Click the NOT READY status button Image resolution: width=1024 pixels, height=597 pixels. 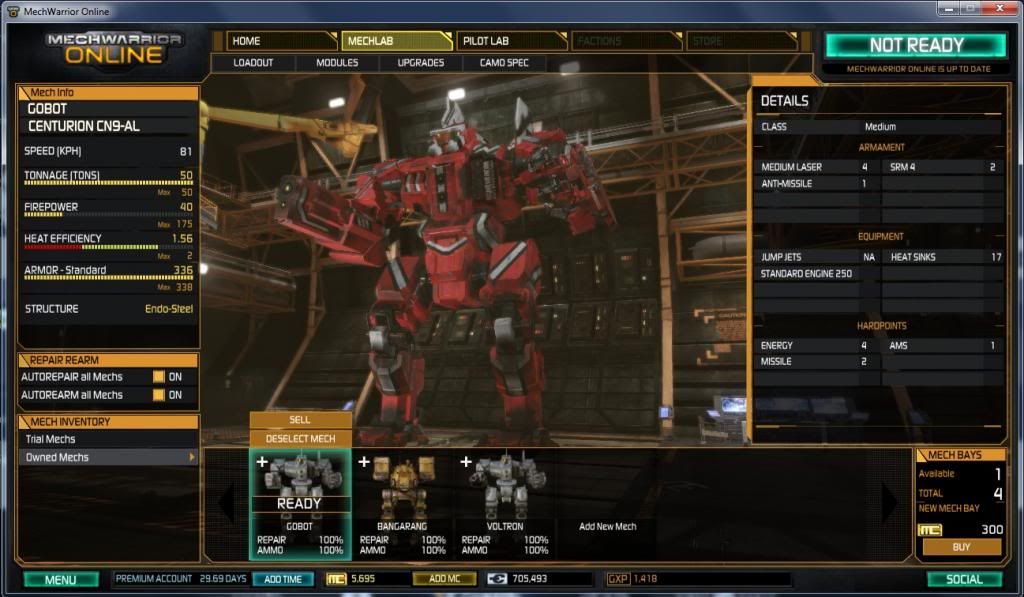[915, 45]
